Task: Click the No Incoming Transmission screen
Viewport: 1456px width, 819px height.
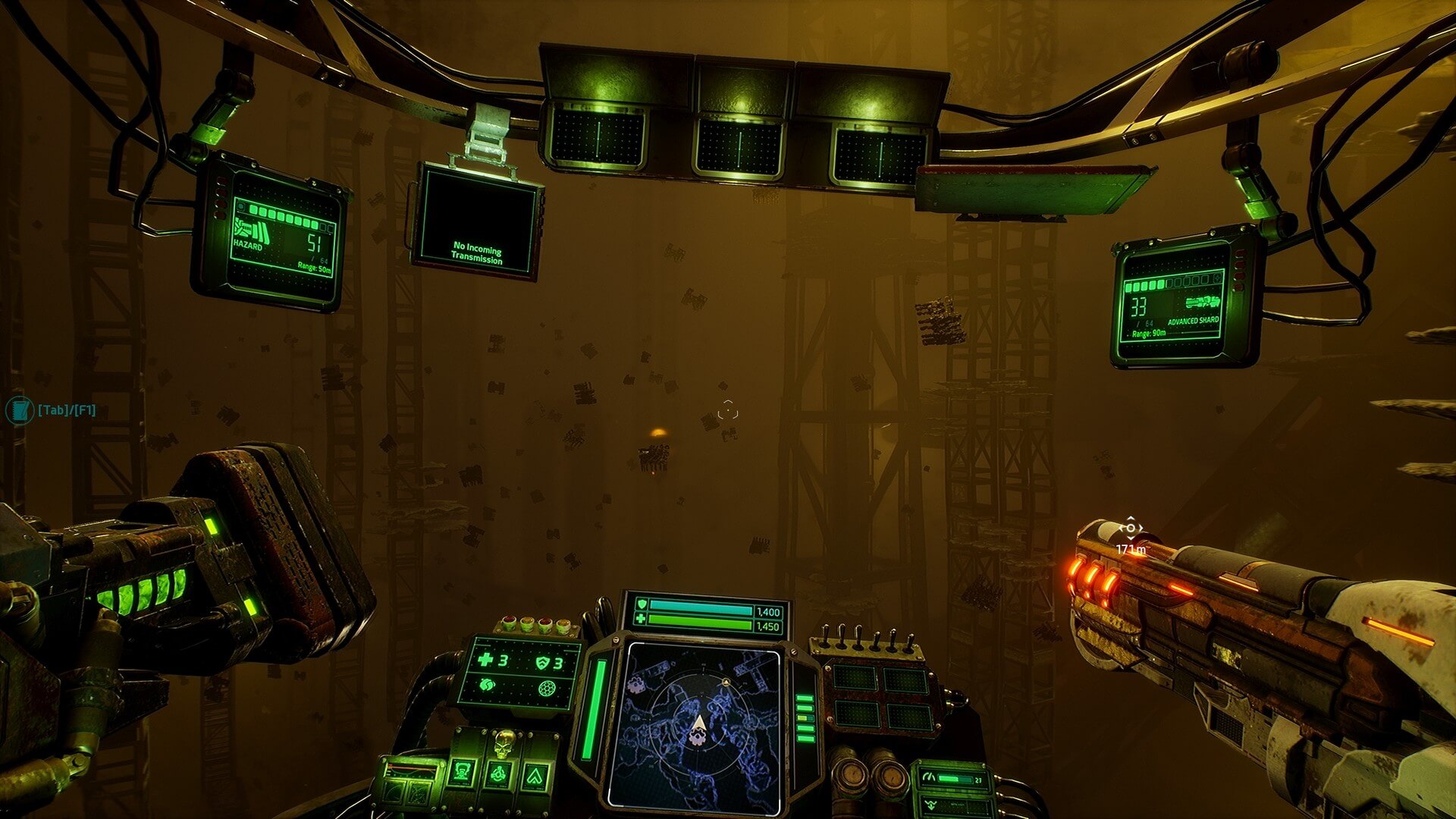Action: (476, 220)
